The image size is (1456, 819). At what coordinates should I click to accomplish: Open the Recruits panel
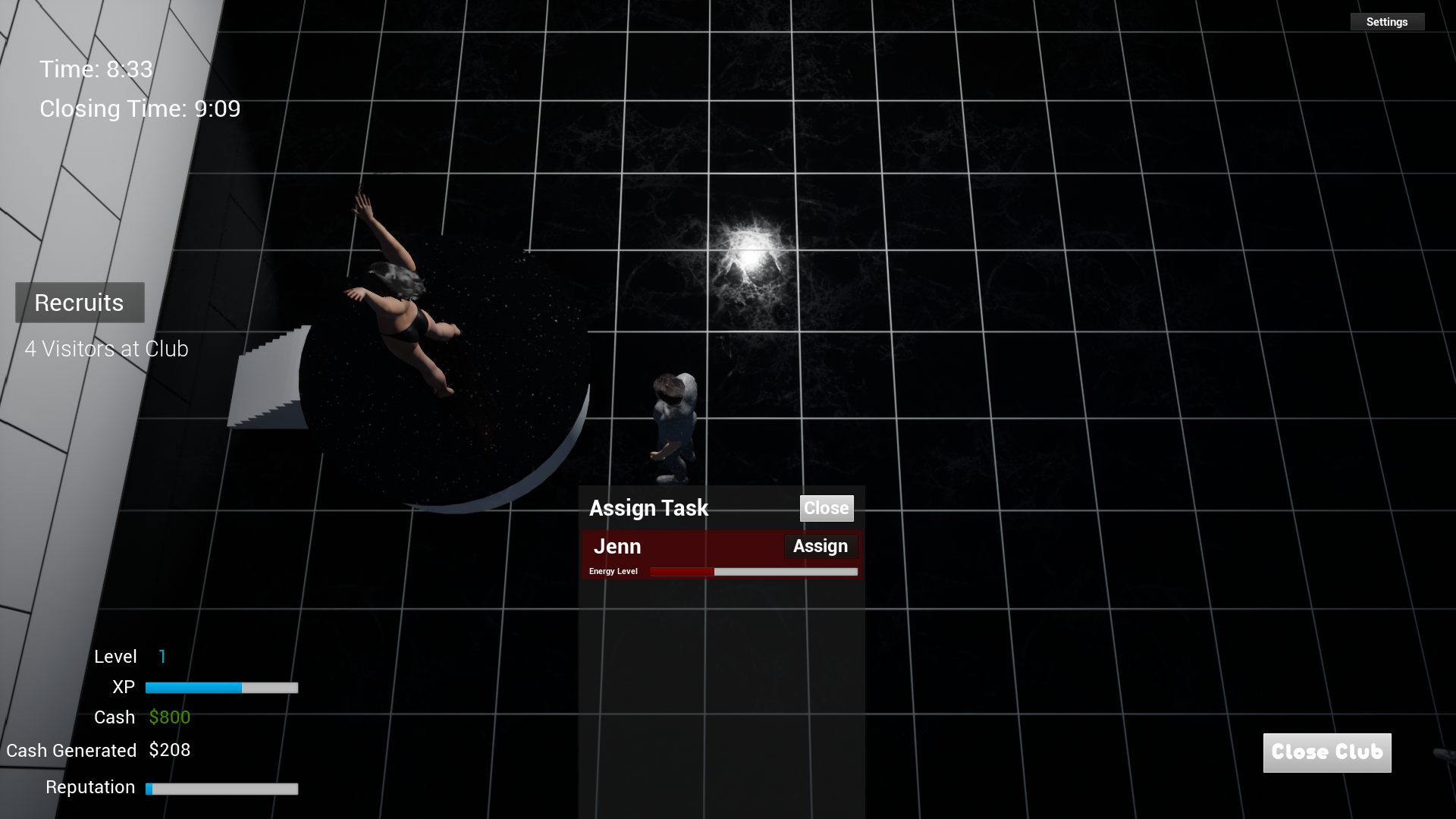tap(80, 303)
